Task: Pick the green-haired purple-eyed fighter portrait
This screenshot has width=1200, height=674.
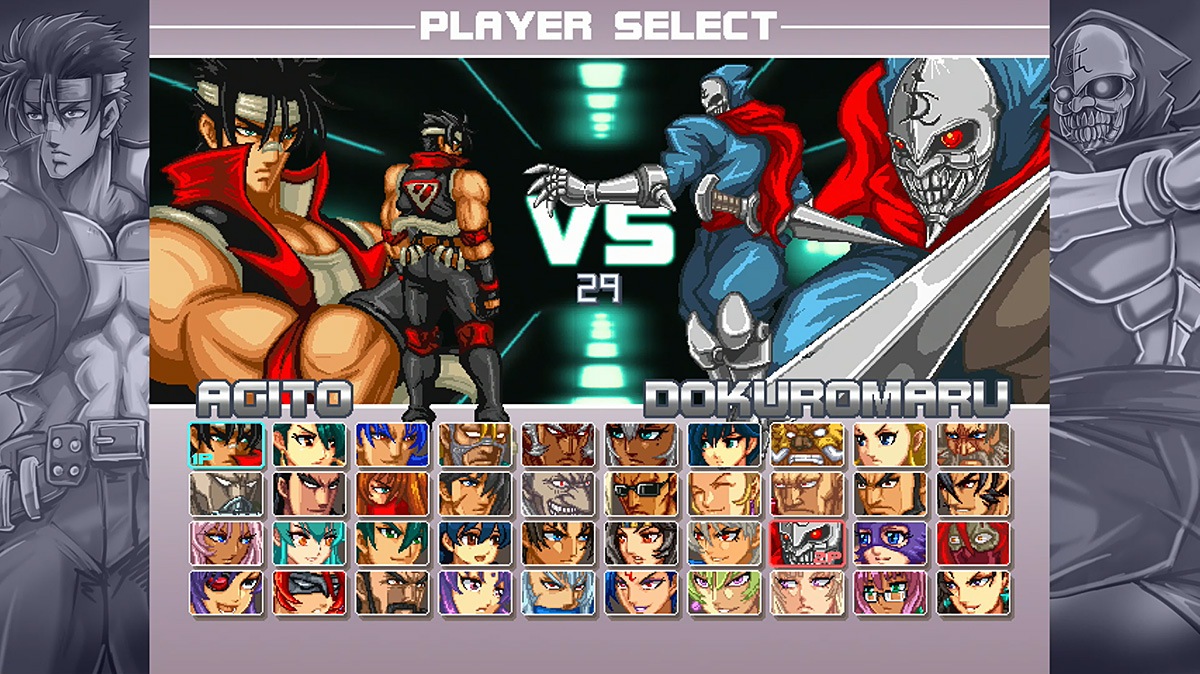Action: point(724,592)
